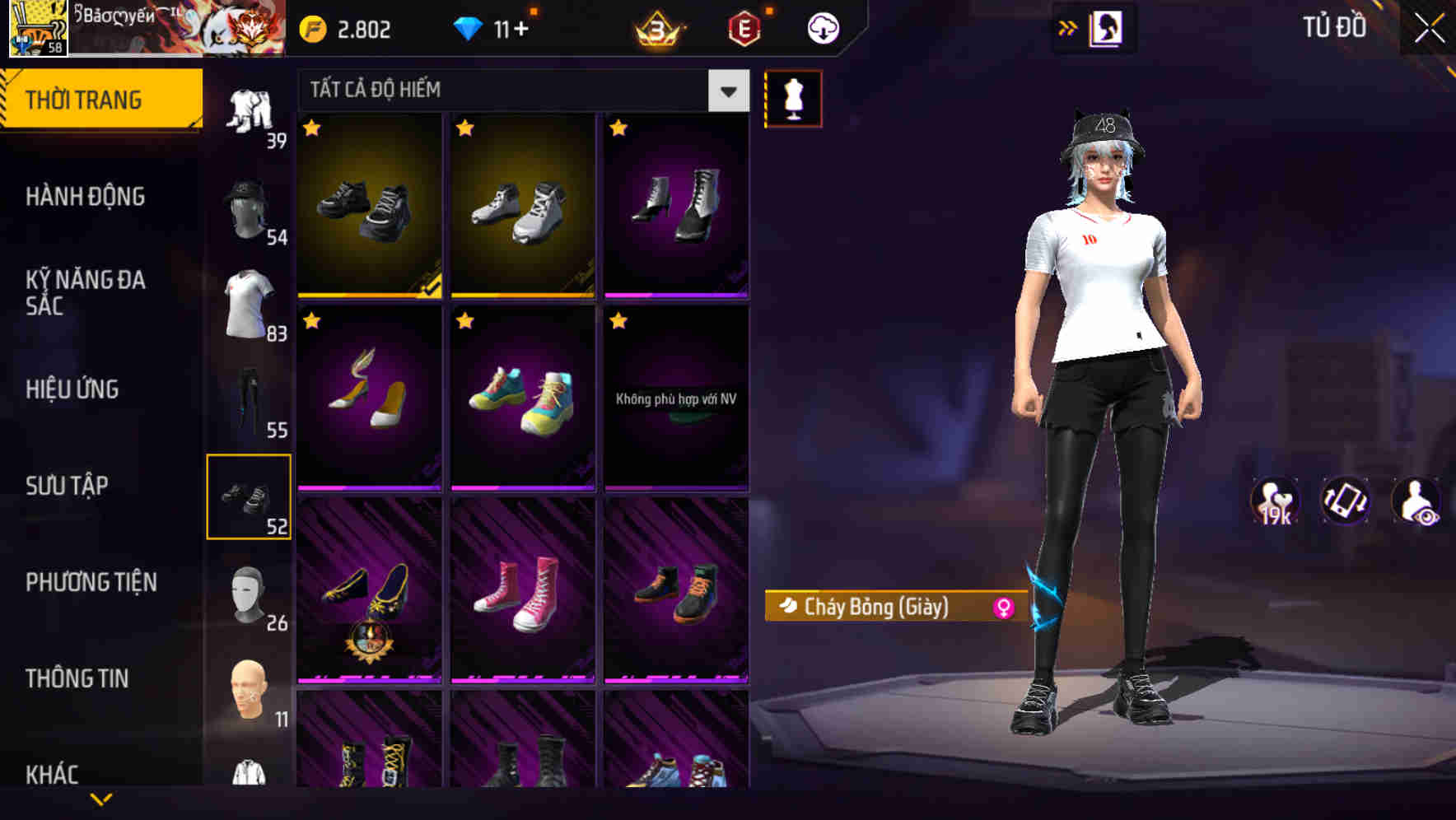The height and width of the screenshot is (820, 1456).
Task: Expand more categories with the bottom chevron
Action: pos(101,800)
